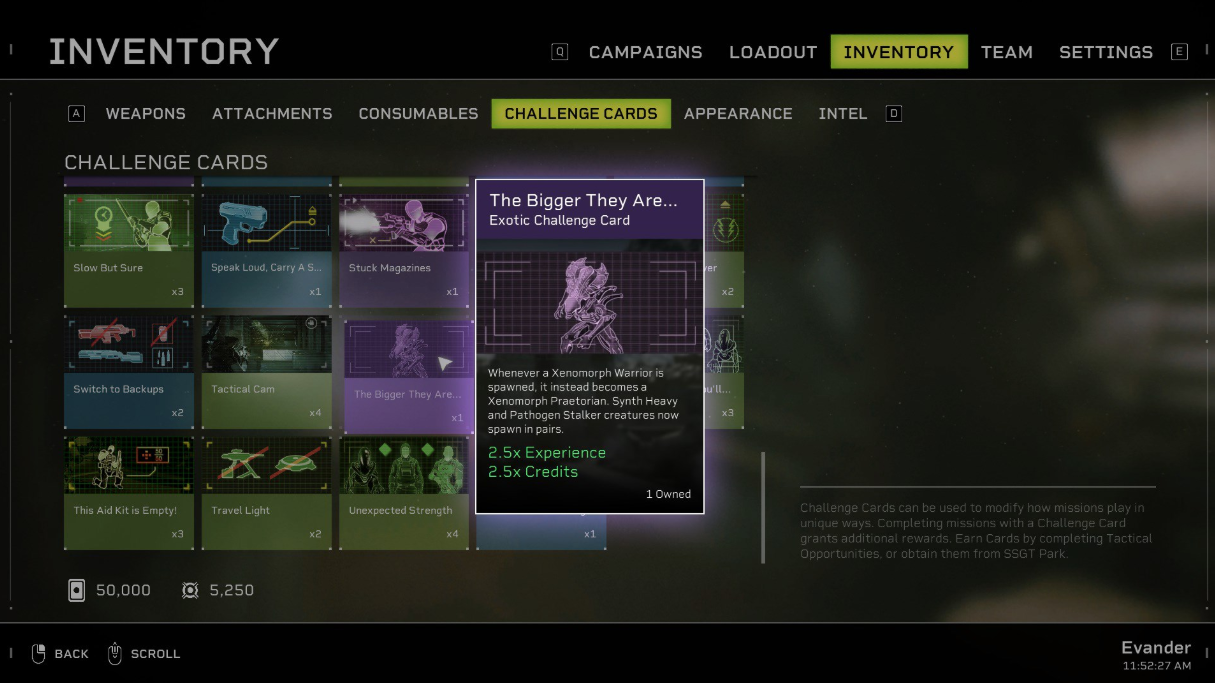Select the Challenge Cards category tab
Viewport: 1215px width, 683px height.
(x=581, y=114)
